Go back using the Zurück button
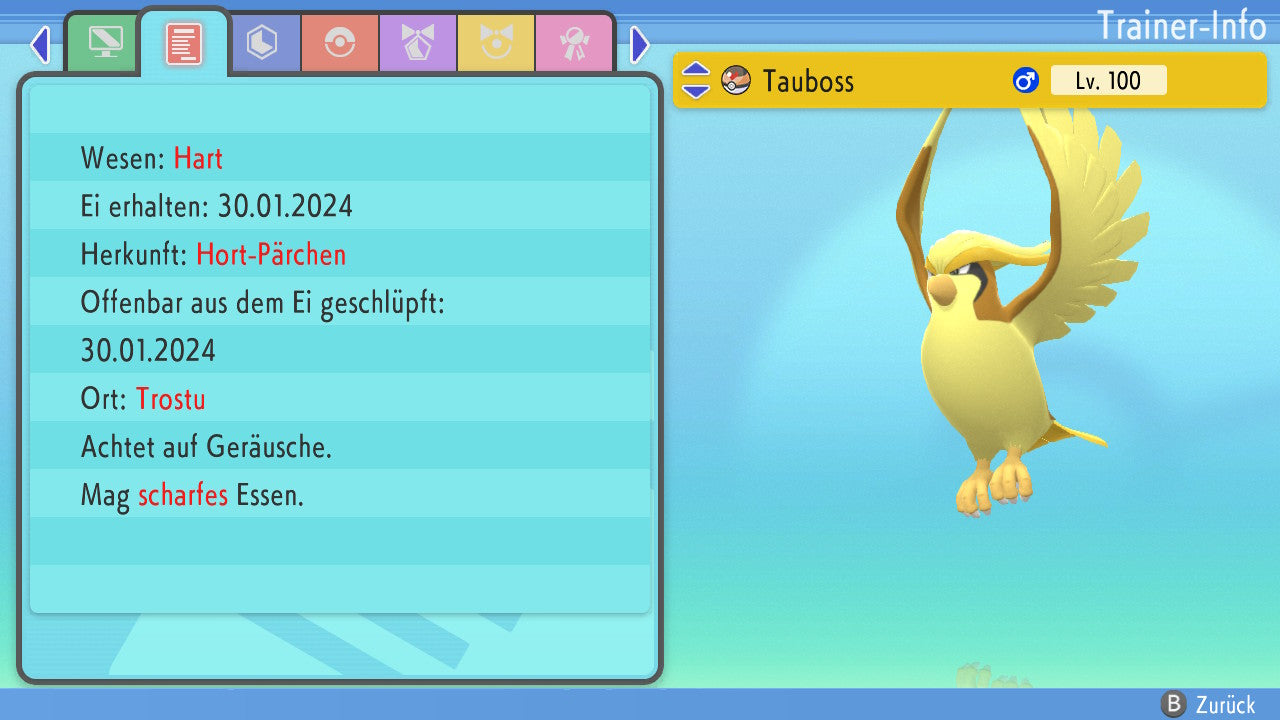Image resolution: width=1280 pixels, height=720 pixels. [1208, 704]
